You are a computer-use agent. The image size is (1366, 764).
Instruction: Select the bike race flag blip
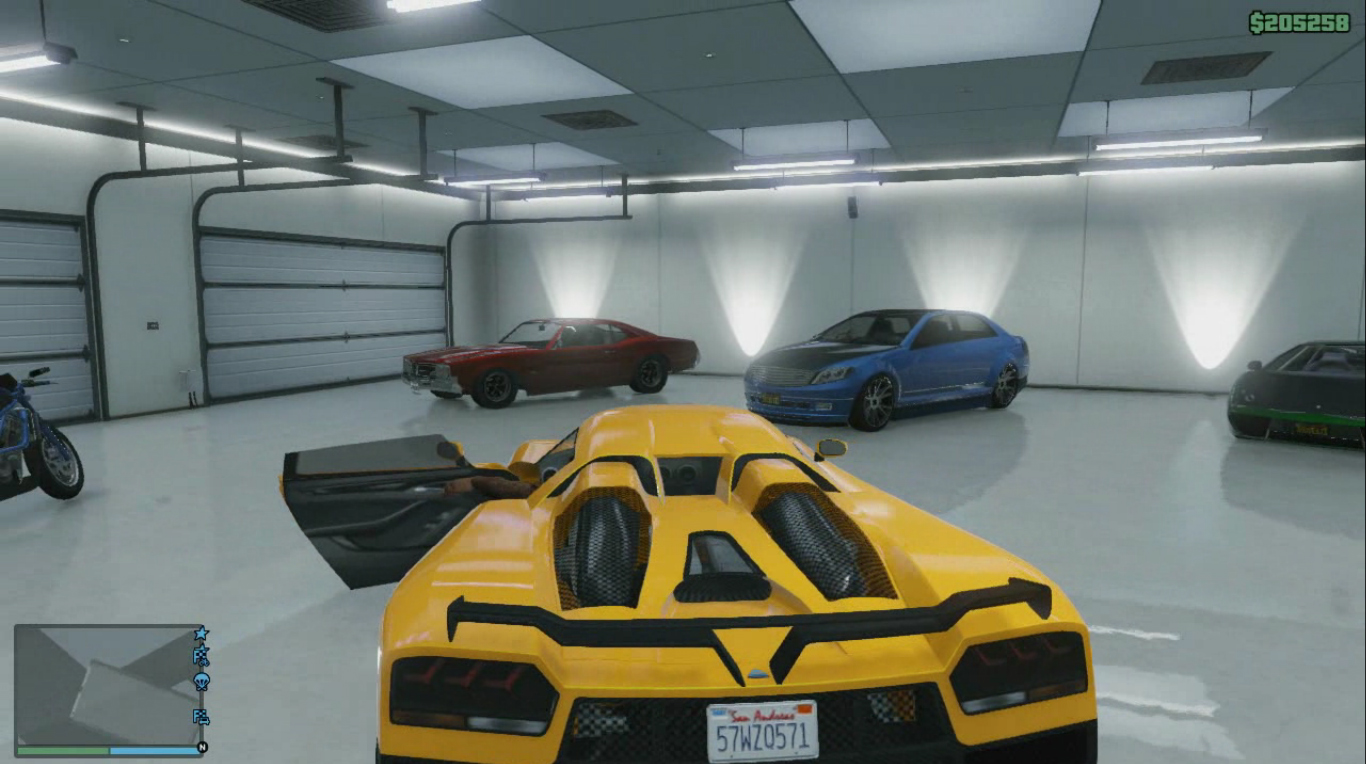point(201,656)
